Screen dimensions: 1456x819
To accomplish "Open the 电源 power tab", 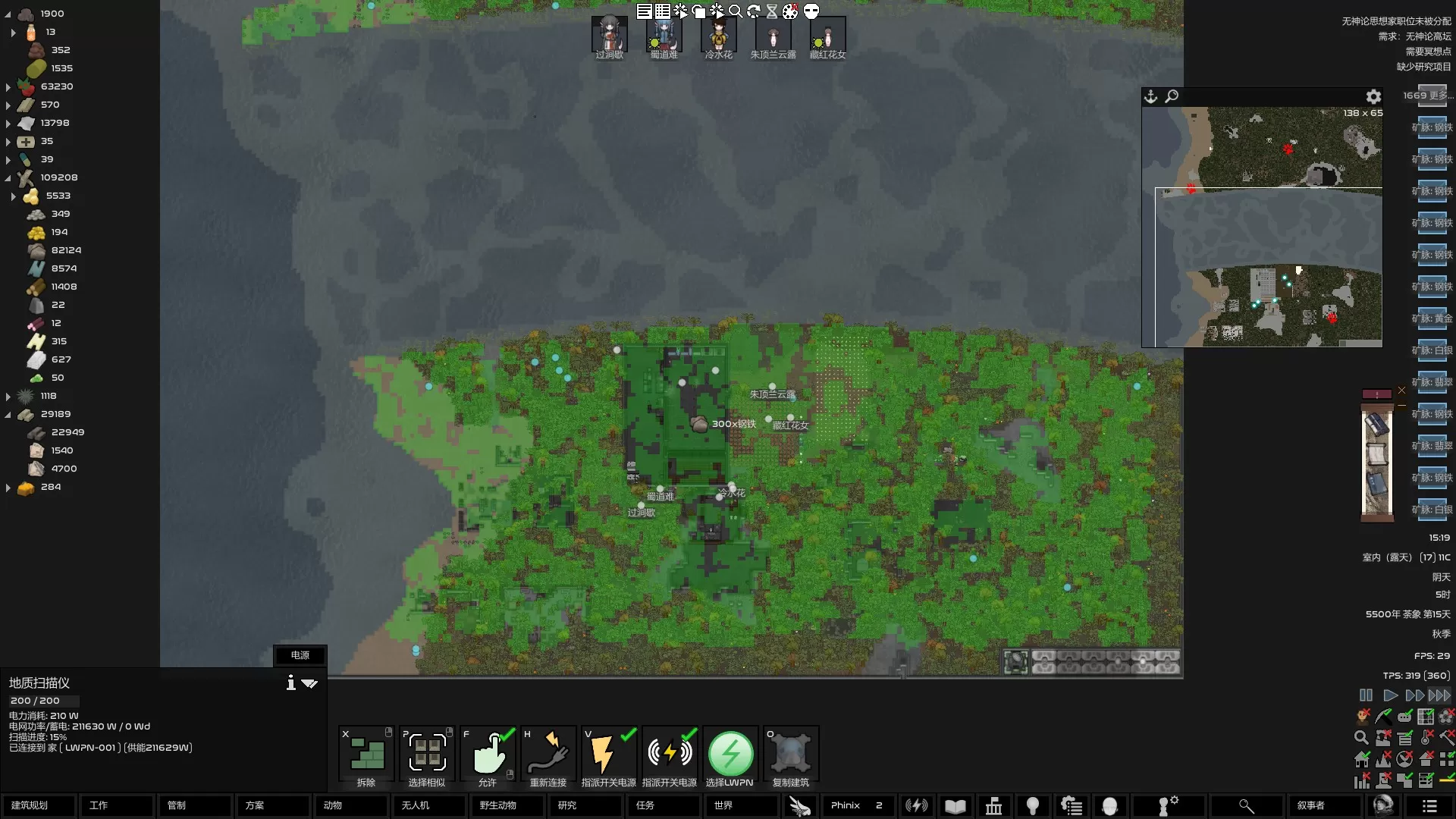I will (300, 655).
